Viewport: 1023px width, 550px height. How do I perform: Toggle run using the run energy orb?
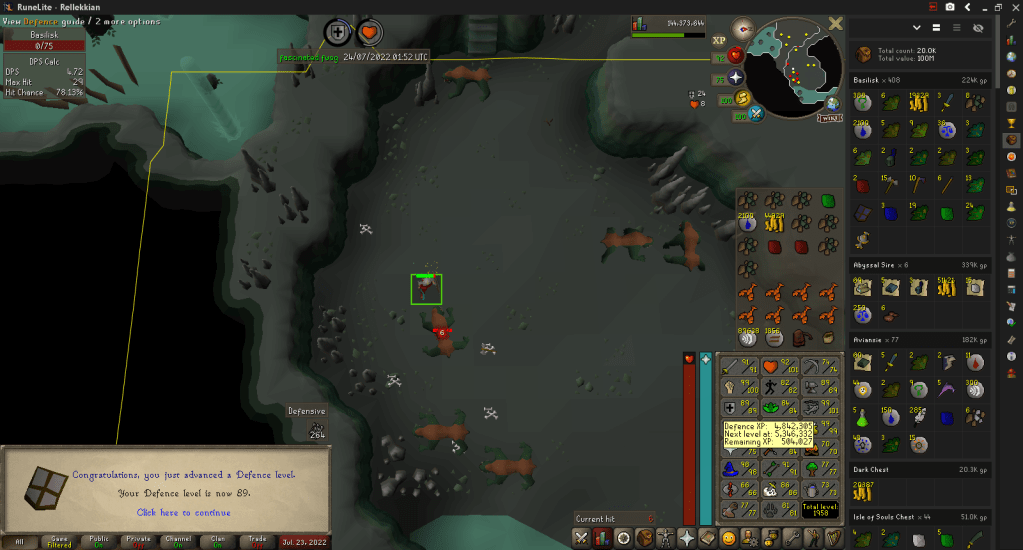pos(741,98)
